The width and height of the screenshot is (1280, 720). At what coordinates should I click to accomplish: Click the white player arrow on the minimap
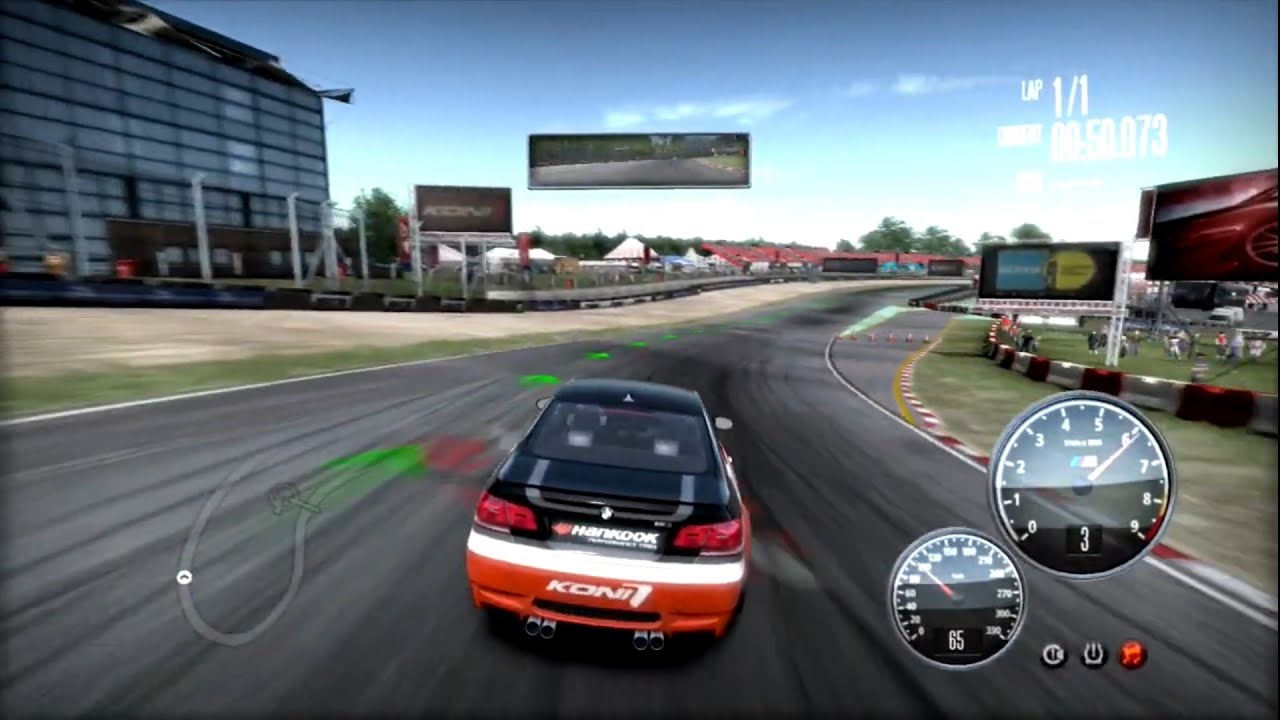[x=184, y=576]
